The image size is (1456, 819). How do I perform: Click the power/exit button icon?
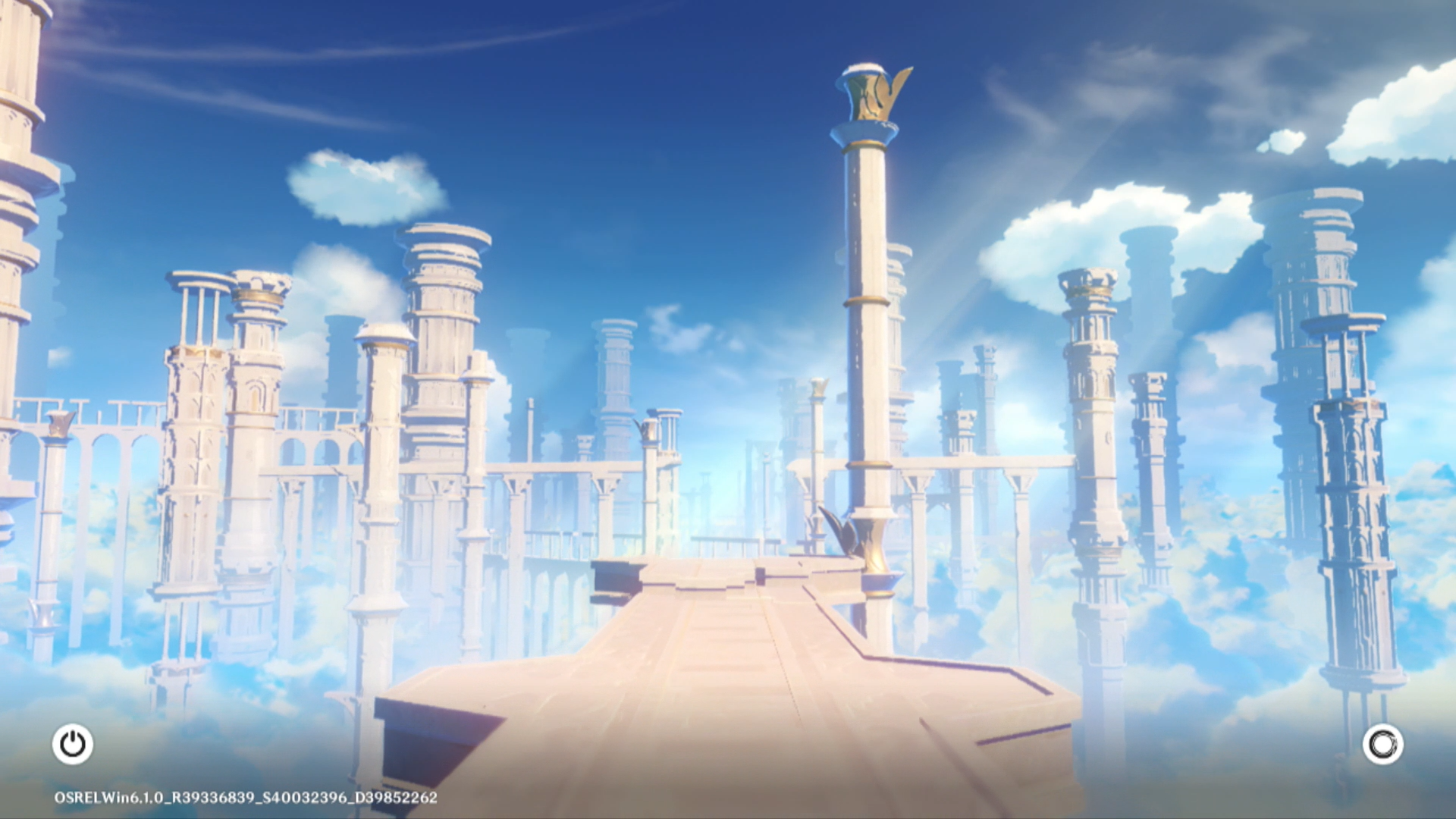(73, 744)
